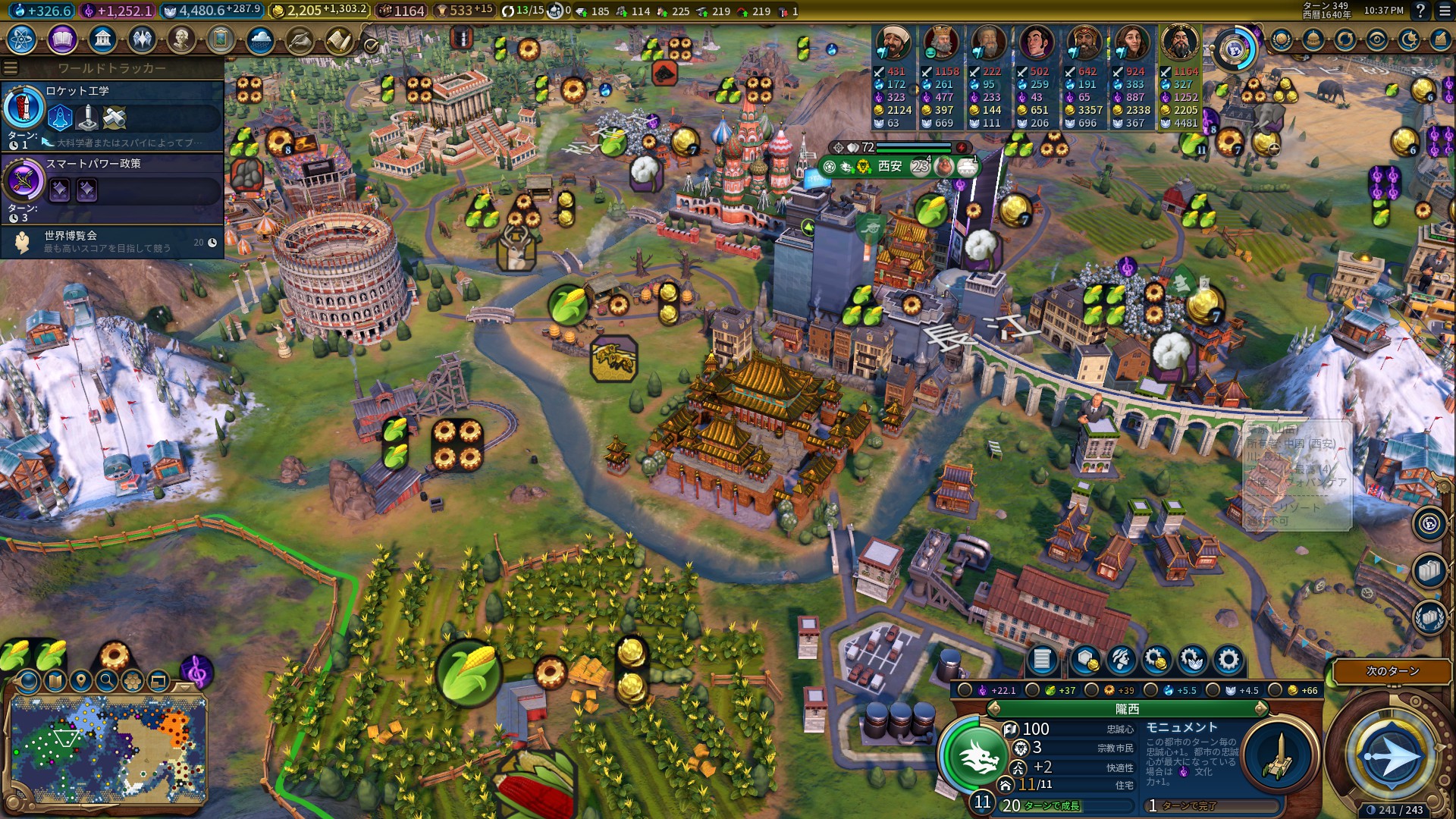Open the great people bust icon
This screenshot has height=819, width=1456.
(x=180, y=39)
